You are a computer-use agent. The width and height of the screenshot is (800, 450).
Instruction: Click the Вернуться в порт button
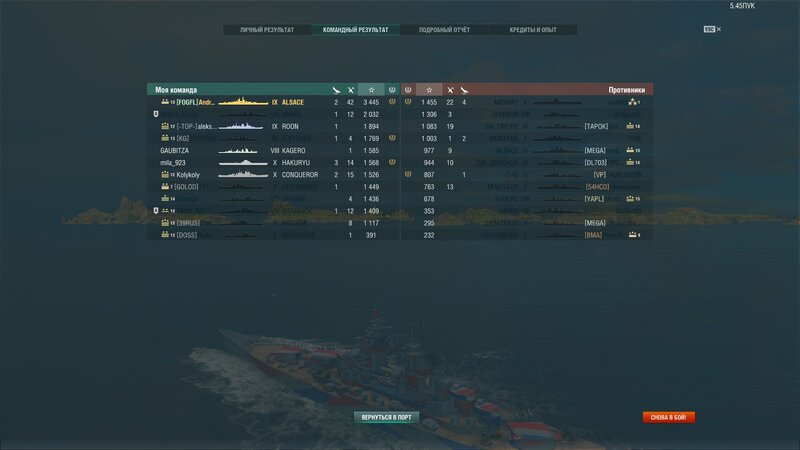[386, 417]
